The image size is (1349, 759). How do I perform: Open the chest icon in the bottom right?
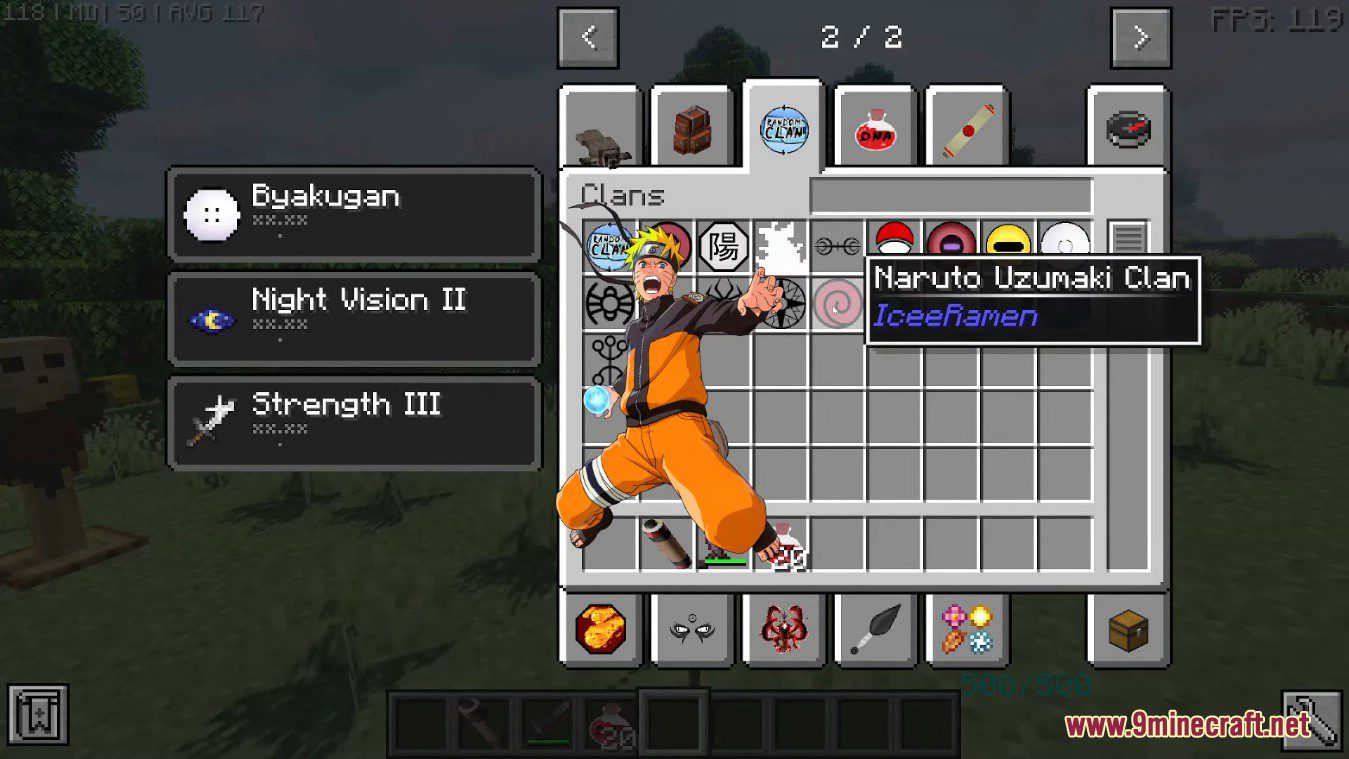tap(1129, 631)
